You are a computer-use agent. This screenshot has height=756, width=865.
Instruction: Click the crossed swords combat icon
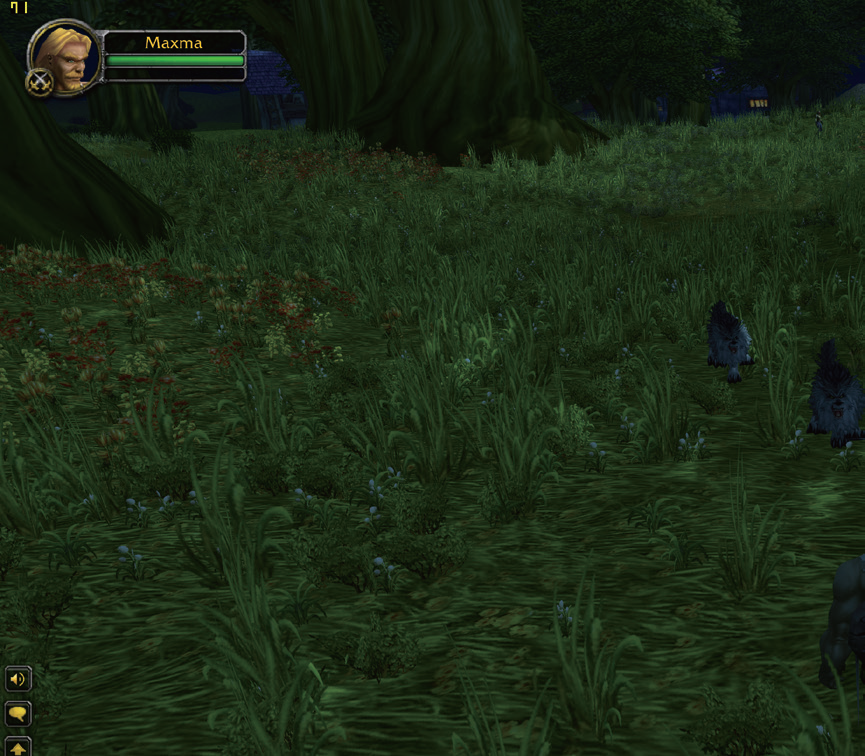pos(39,82)
